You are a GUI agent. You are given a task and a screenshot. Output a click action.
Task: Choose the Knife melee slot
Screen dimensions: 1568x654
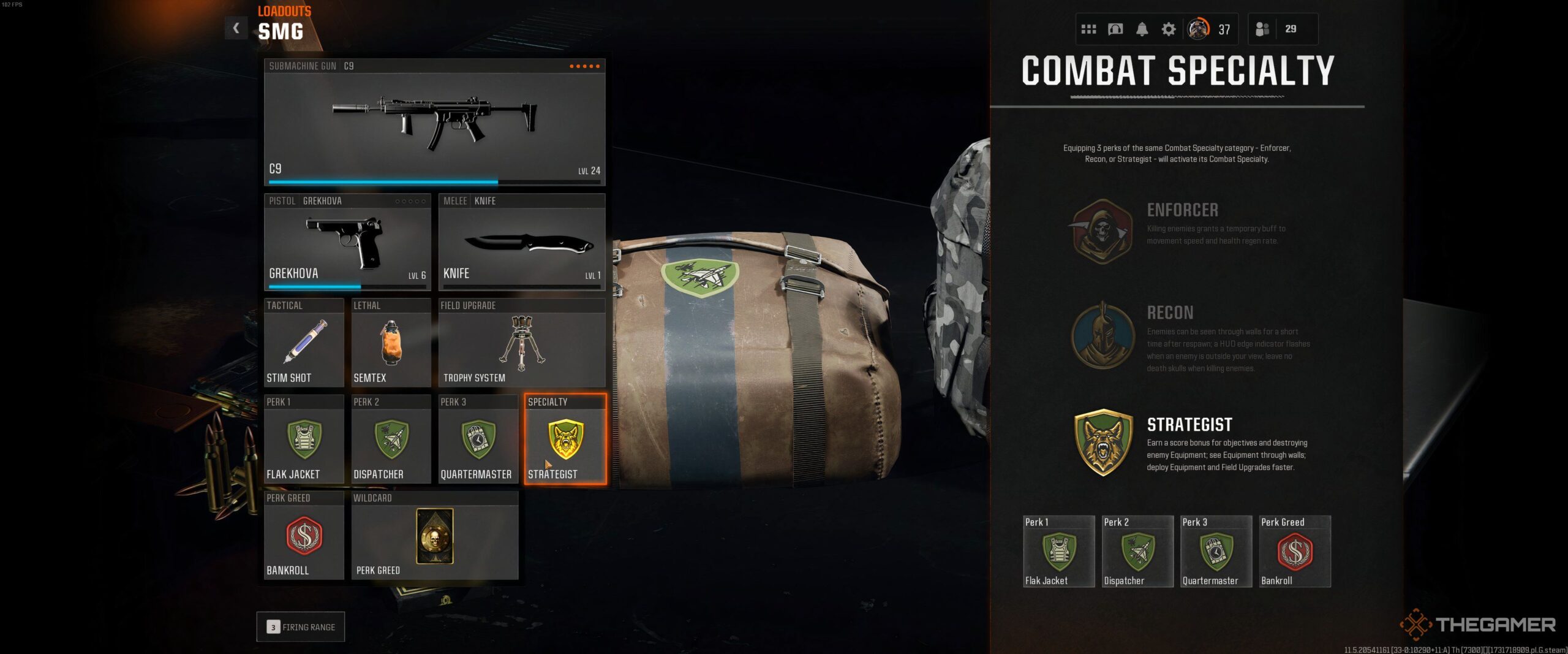[x=522, y=242]
